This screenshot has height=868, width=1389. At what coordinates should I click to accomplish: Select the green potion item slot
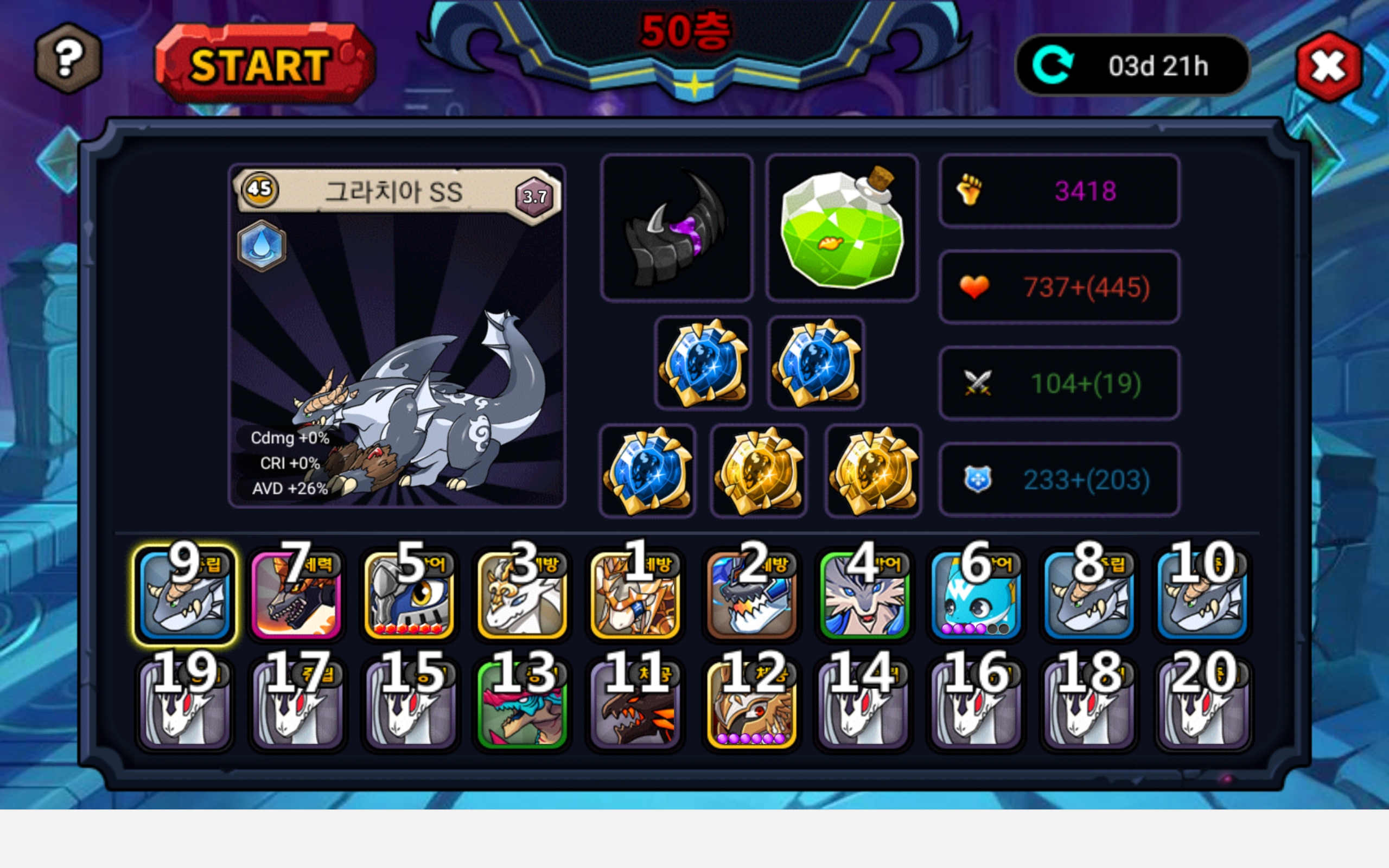[842, 228]
